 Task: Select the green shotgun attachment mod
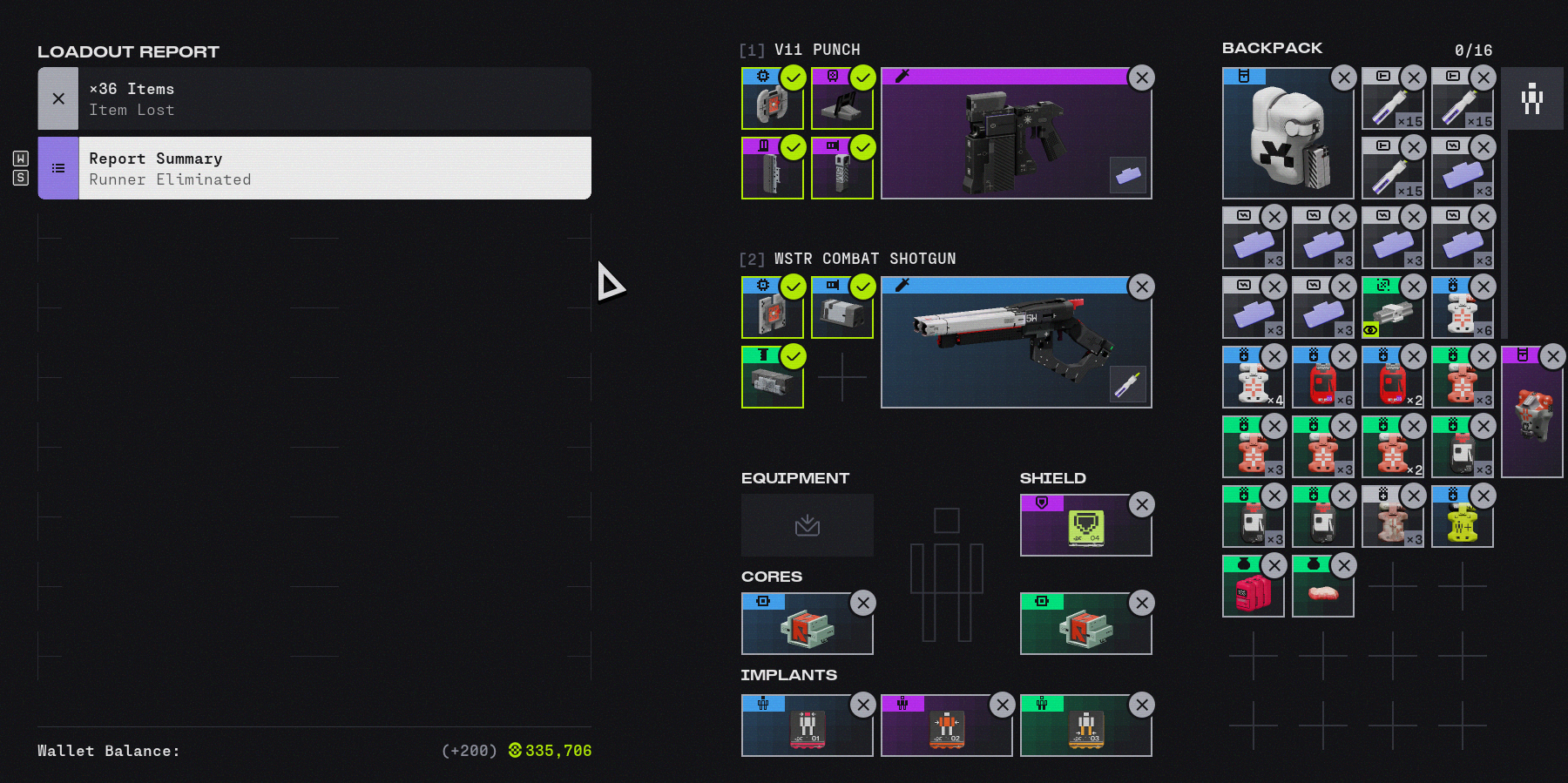point(772,377)
